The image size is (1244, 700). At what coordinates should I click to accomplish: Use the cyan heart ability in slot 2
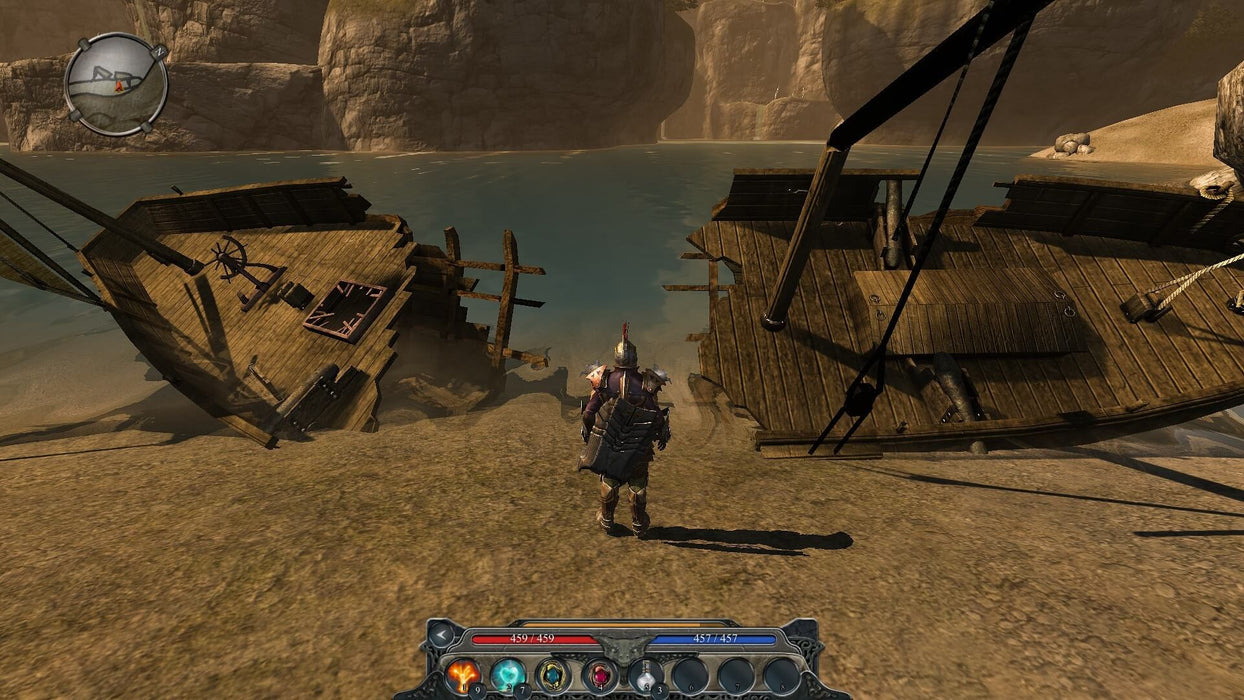pos(507,675)
